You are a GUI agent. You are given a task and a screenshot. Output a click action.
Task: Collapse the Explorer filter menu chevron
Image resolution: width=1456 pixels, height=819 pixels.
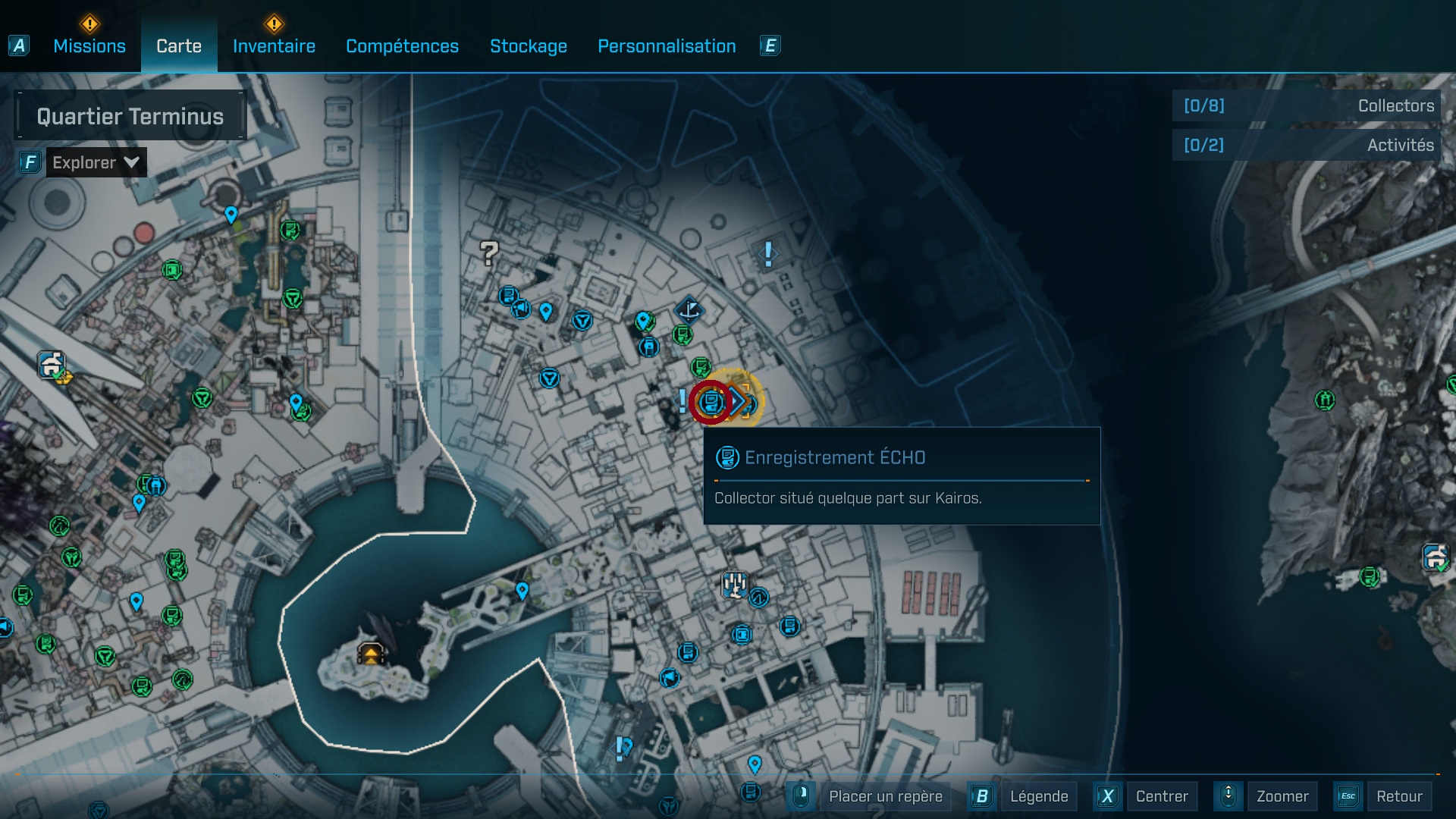[x=130, y=162]
